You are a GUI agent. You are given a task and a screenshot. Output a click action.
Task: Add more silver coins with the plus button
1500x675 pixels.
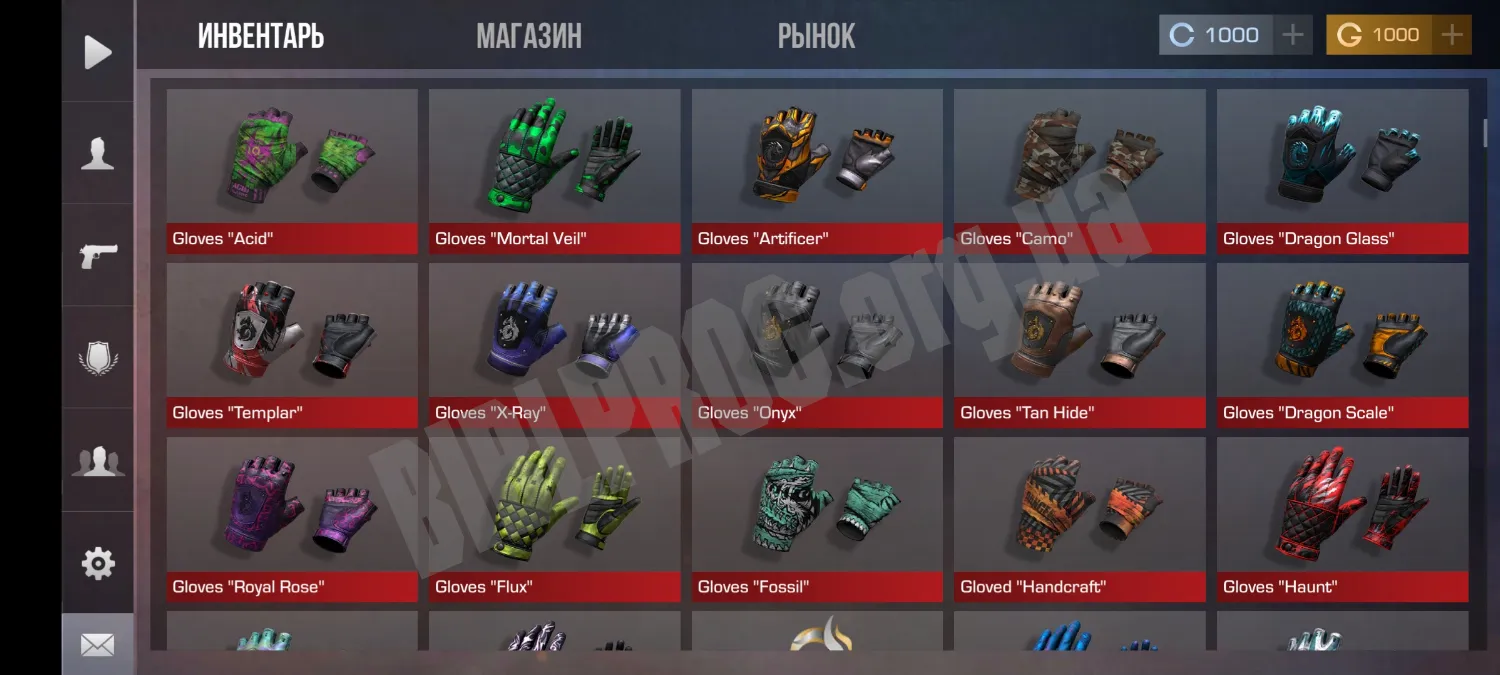click(1292, 35)
